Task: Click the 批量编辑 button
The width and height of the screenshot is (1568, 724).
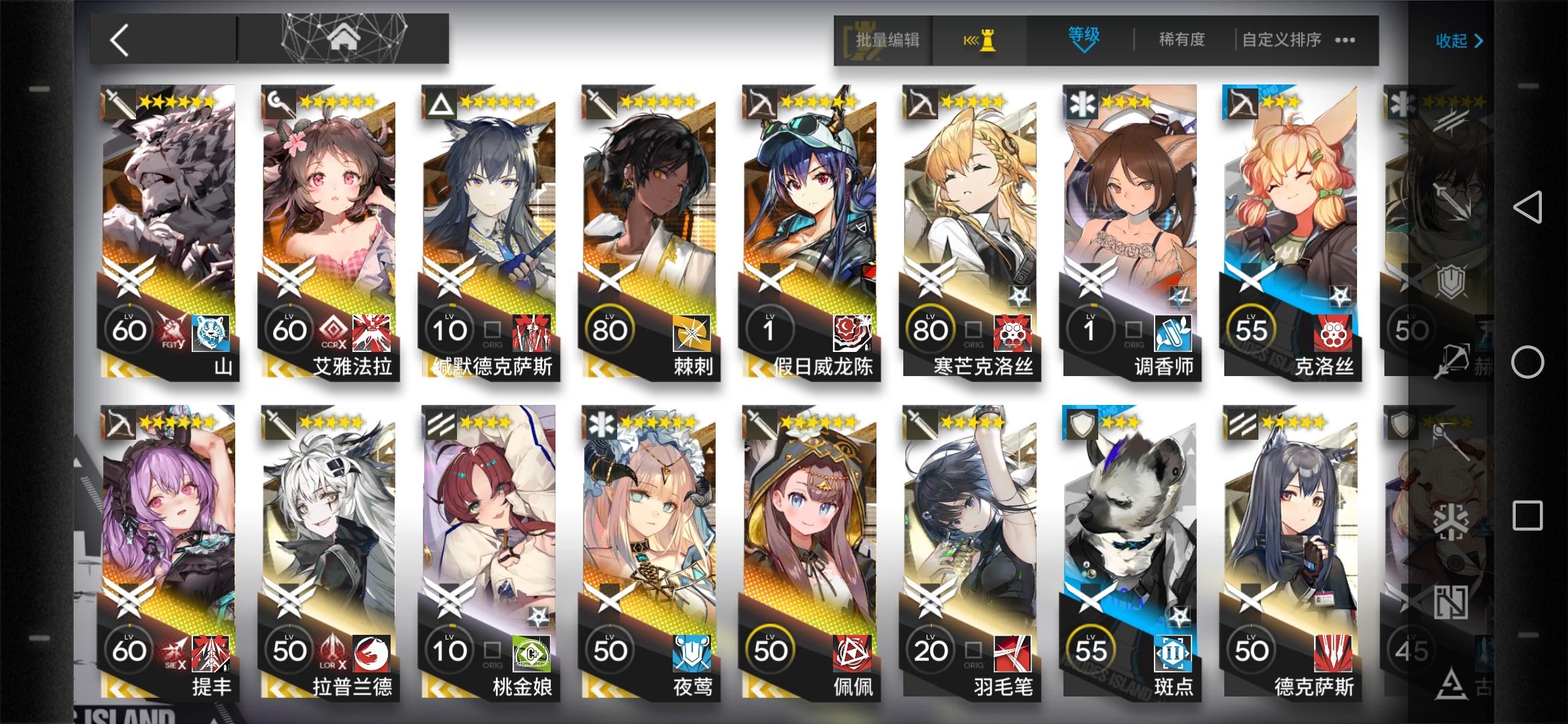Action: [883, 40]
